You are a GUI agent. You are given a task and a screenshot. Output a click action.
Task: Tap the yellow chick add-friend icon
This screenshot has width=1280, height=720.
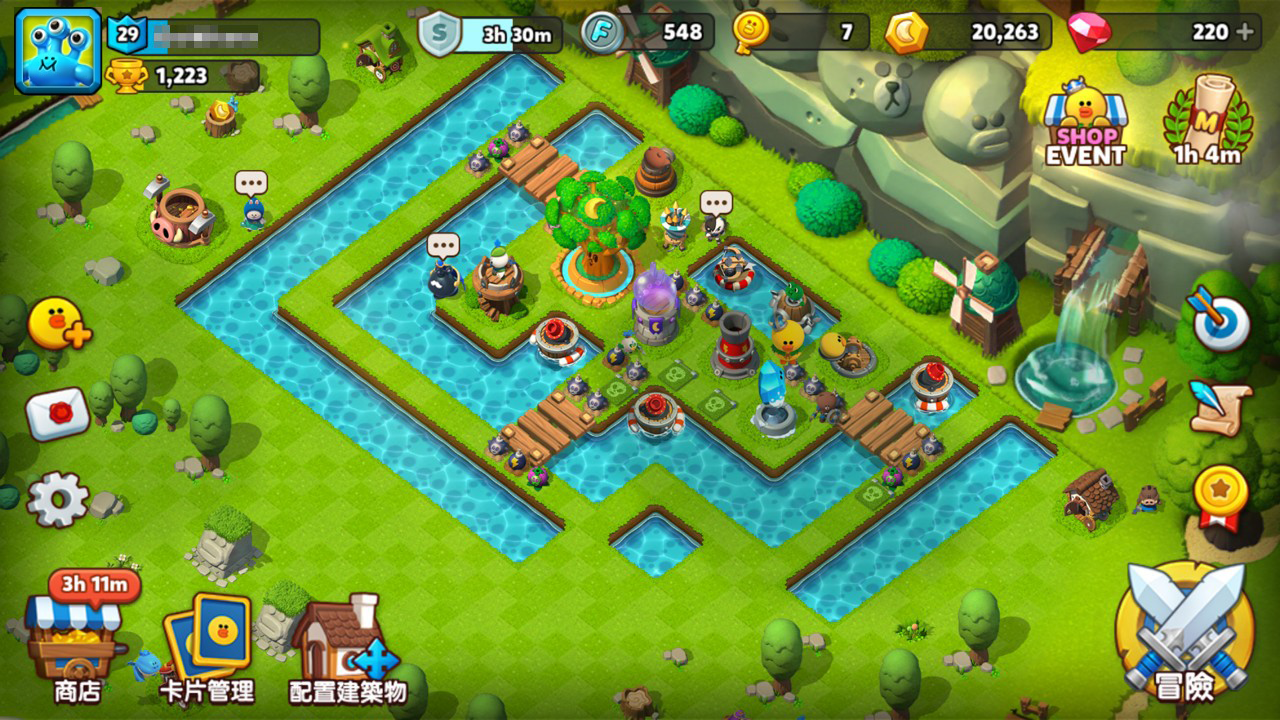(x=58, y=324)
